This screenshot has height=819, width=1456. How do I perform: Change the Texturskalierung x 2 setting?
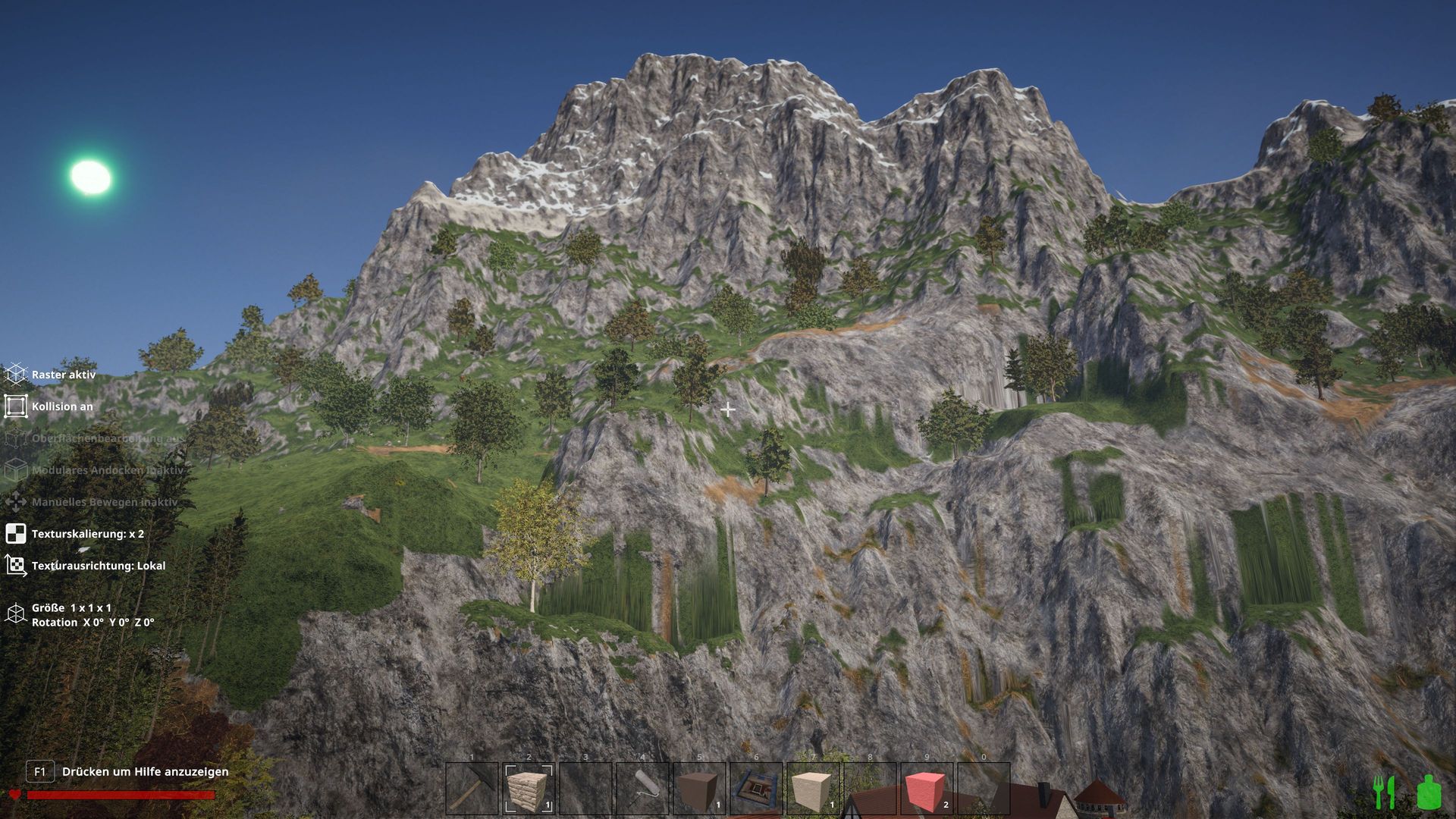(x=16, y=534)
